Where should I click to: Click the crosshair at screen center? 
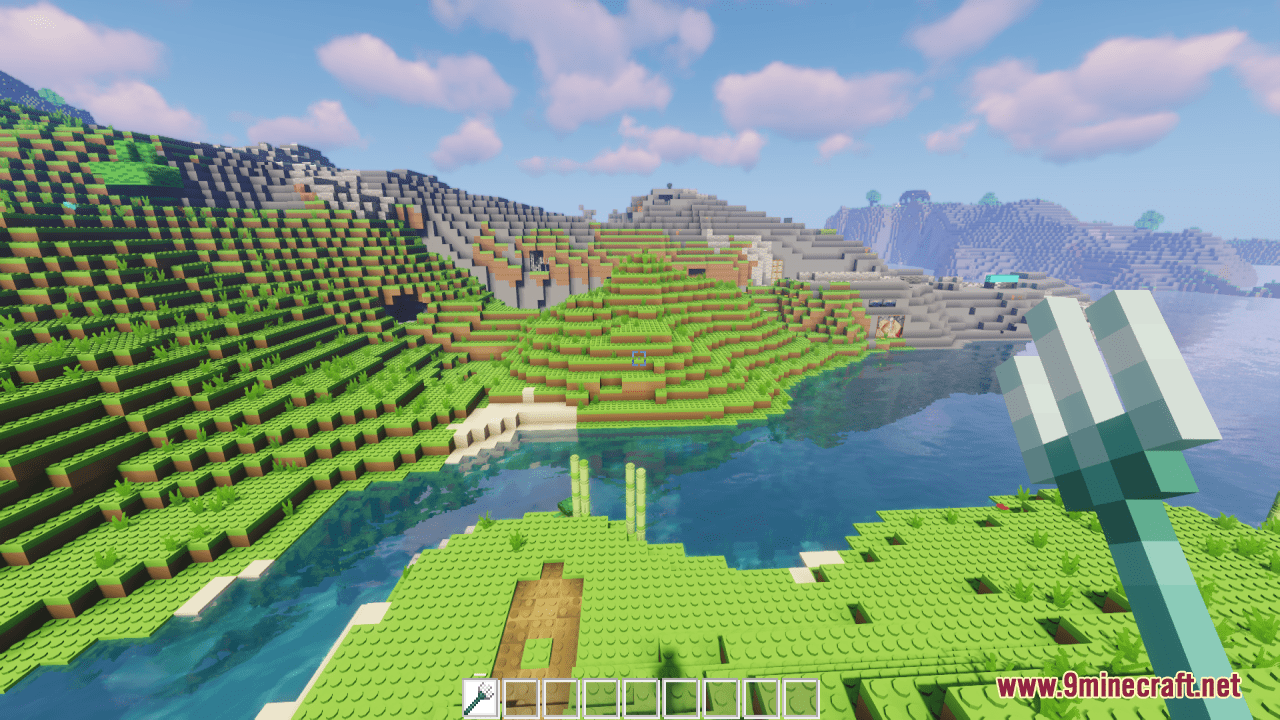[x=640, y=360]
